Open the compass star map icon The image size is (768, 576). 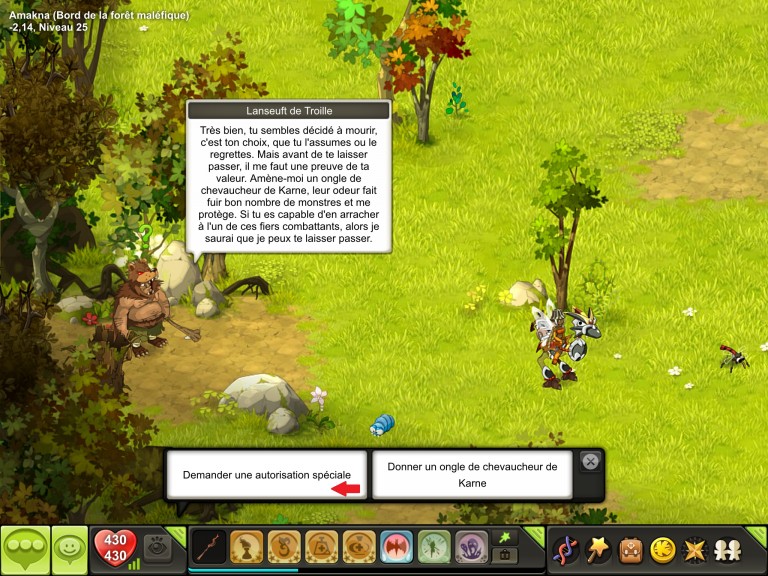point(693,549)
